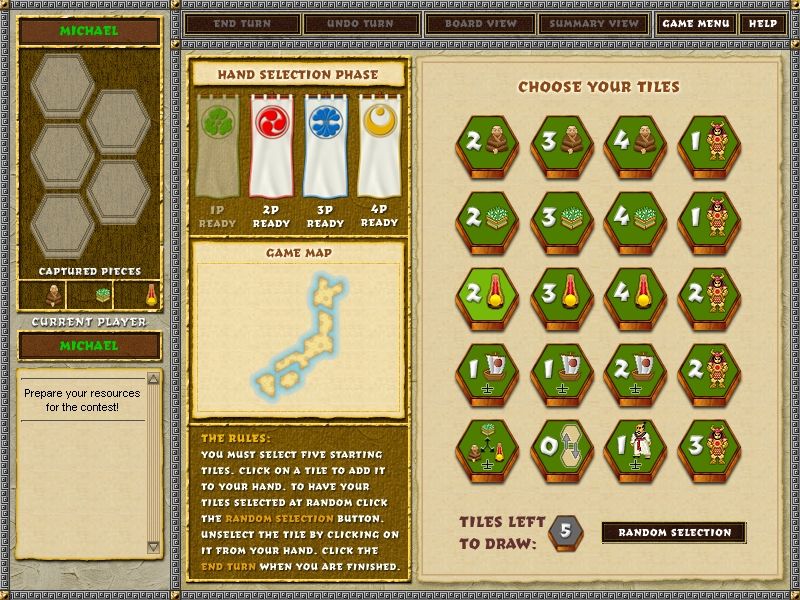Show the Help screen
This screenshot has width=800, height=600.
point(762,23)
